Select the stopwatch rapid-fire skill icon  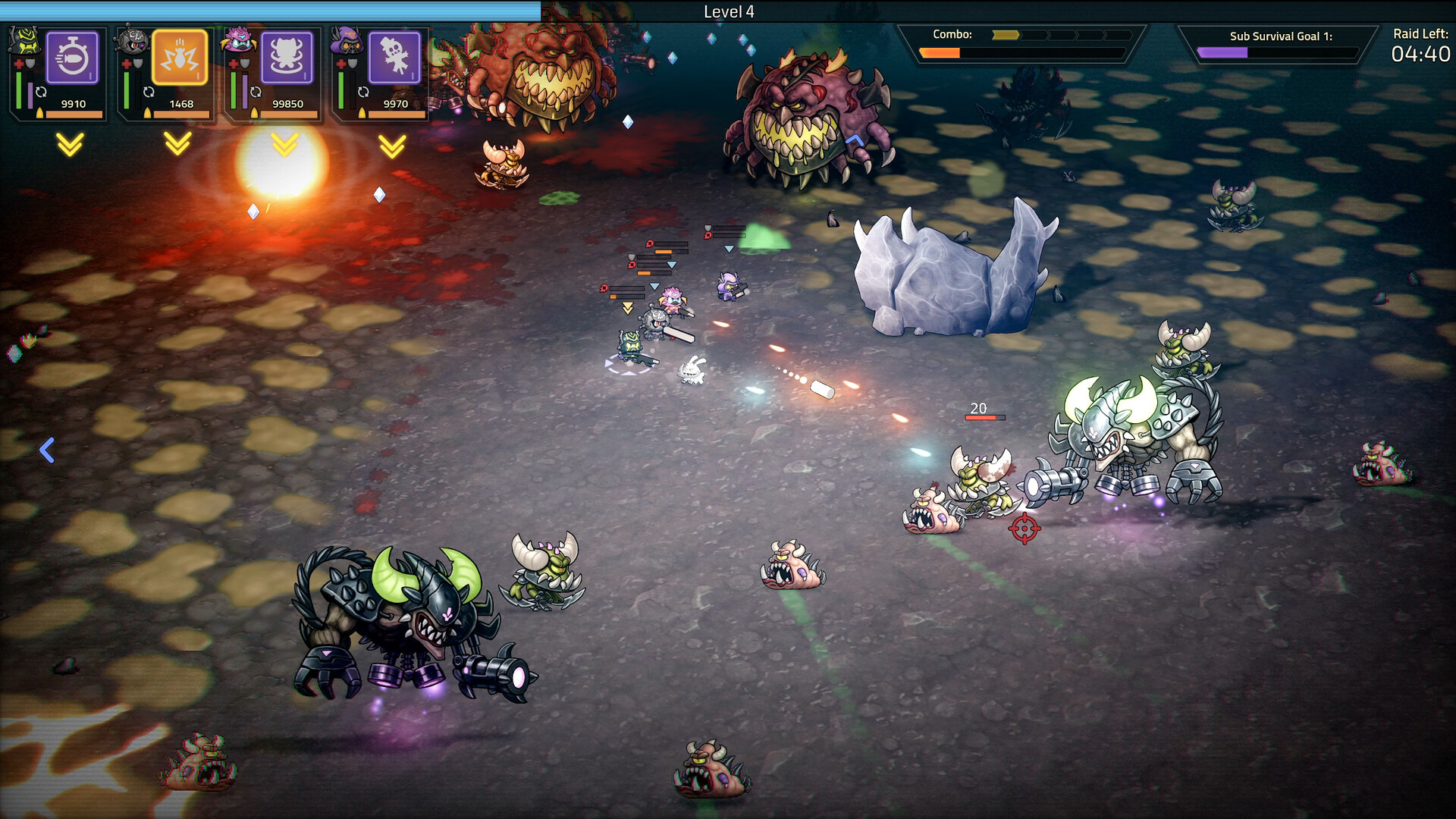[71, 55]
